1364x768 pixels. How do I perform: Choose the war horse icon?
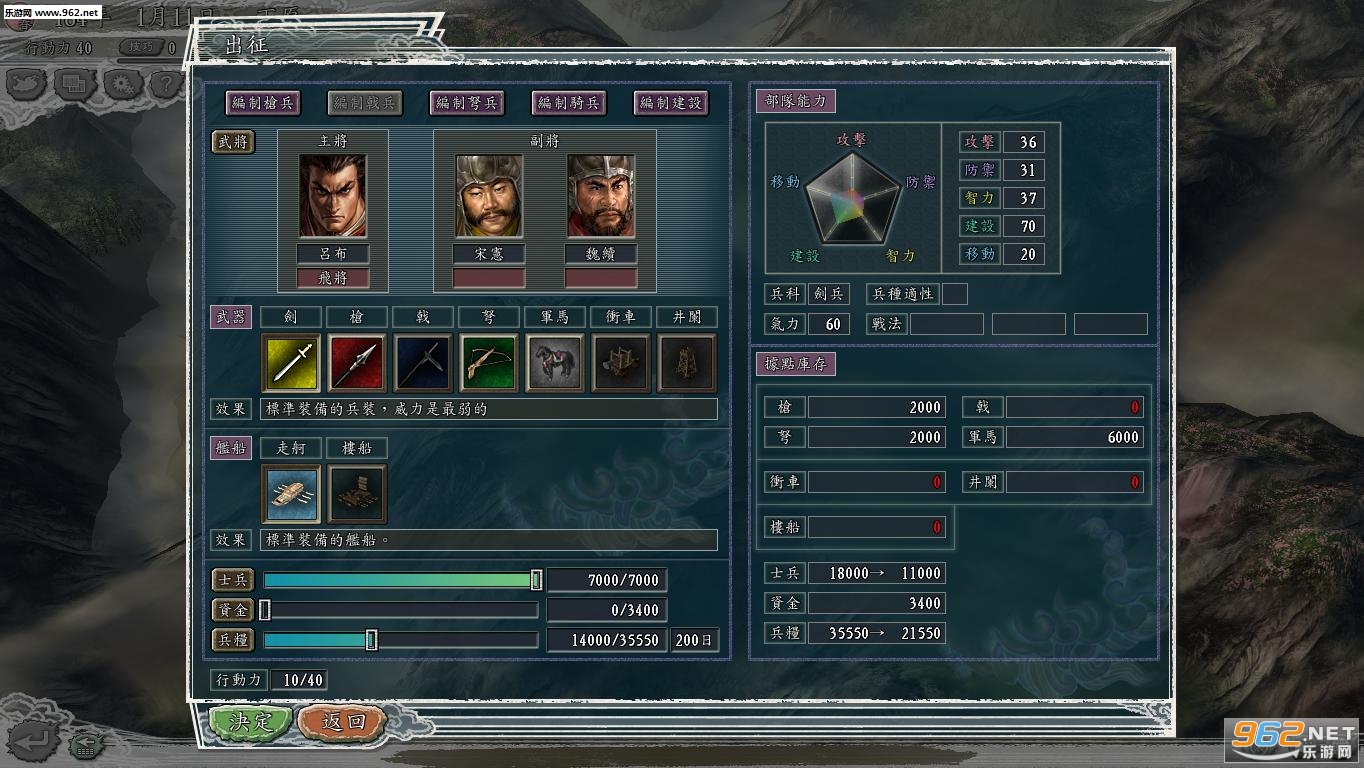point(555,363)
